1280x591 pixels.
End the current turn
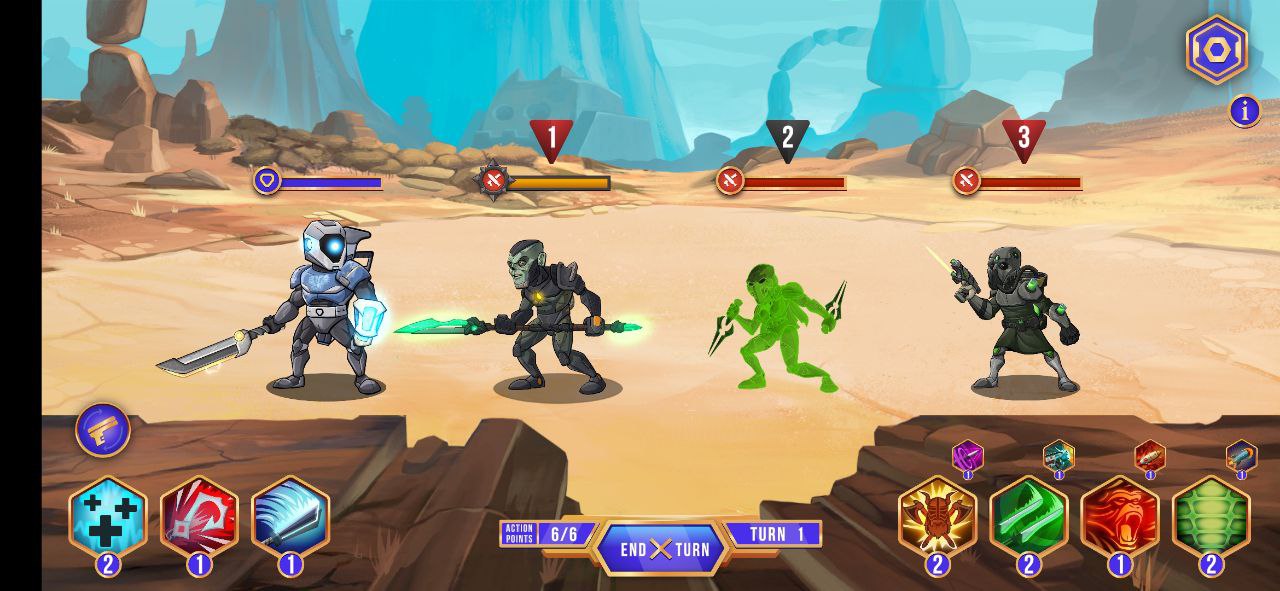click(664, 549)
